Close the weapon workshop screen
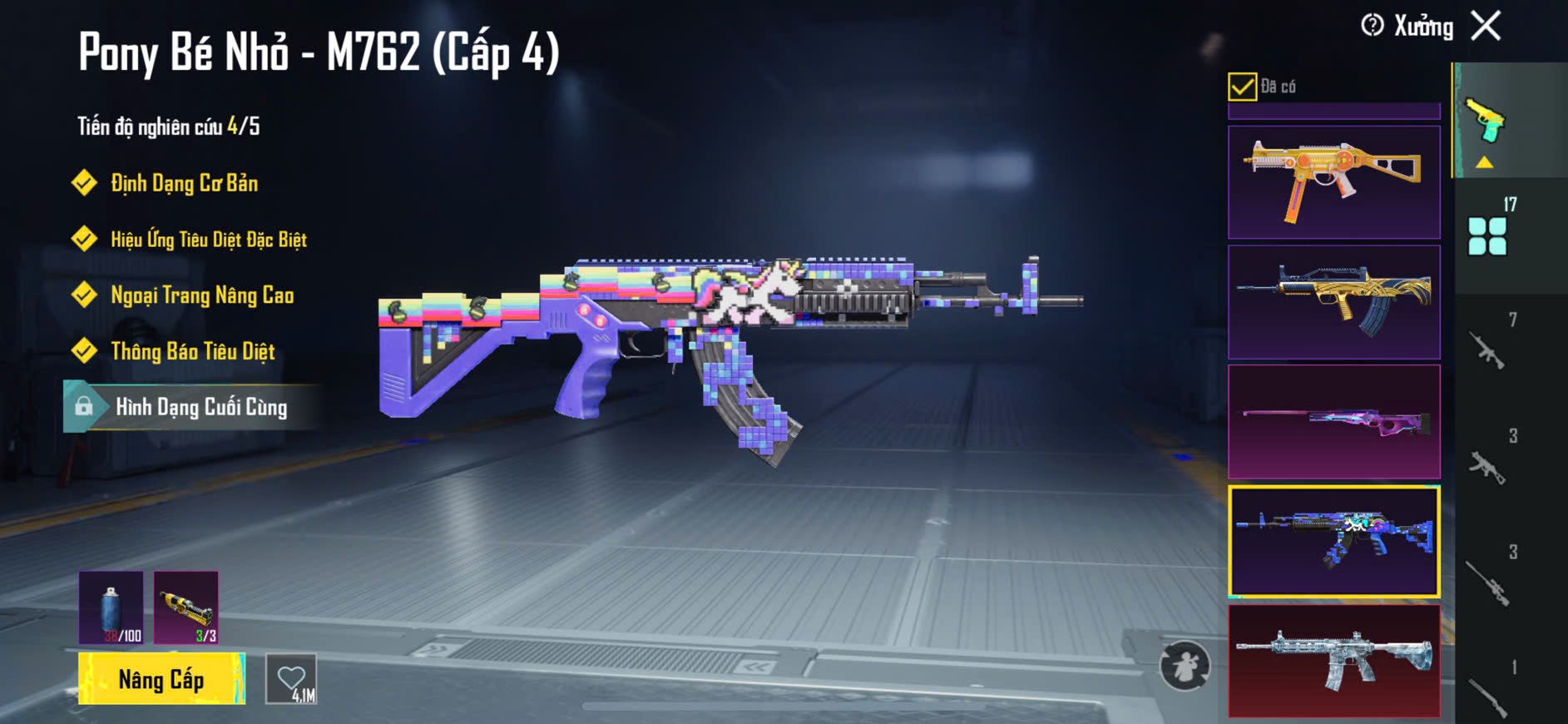1568x724 pixels. [x=1486, y=26]
